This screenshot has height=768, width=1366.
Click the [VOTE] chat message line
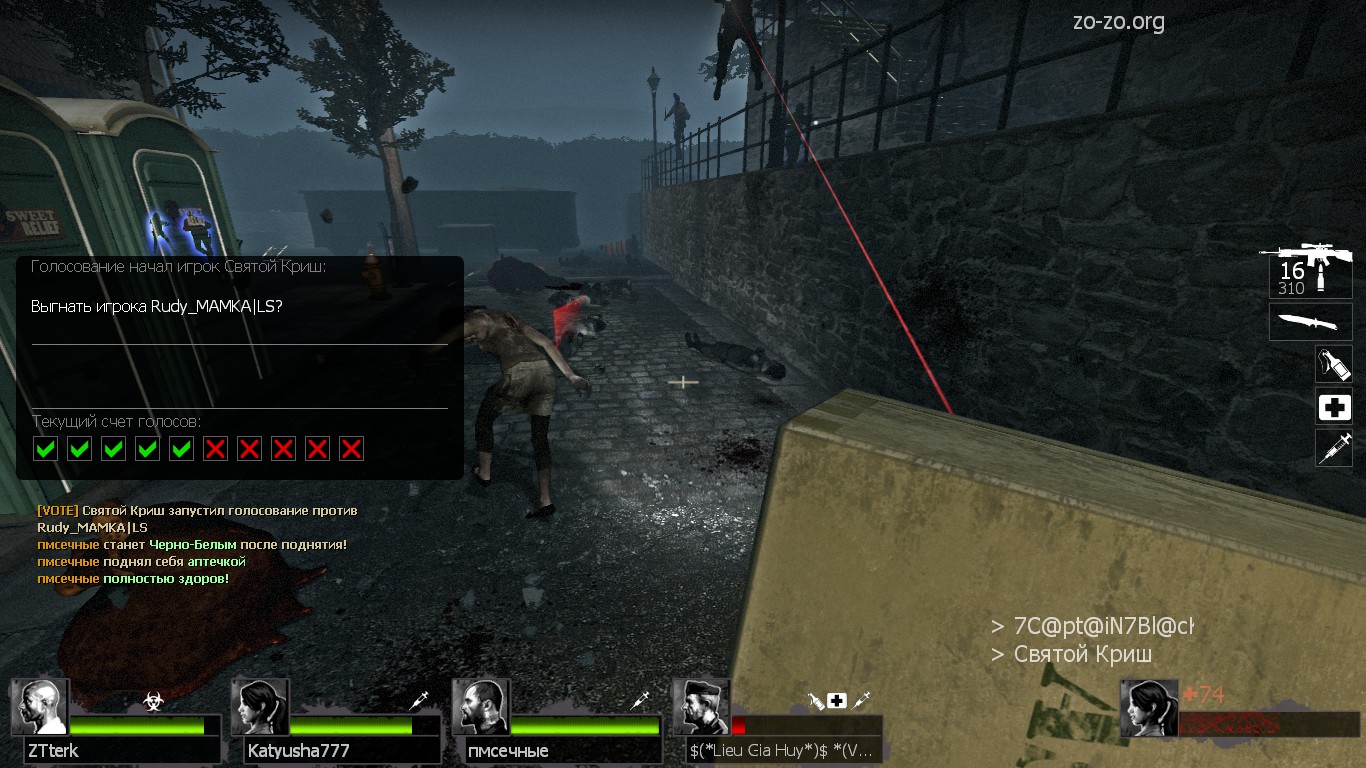pos(197,511)
